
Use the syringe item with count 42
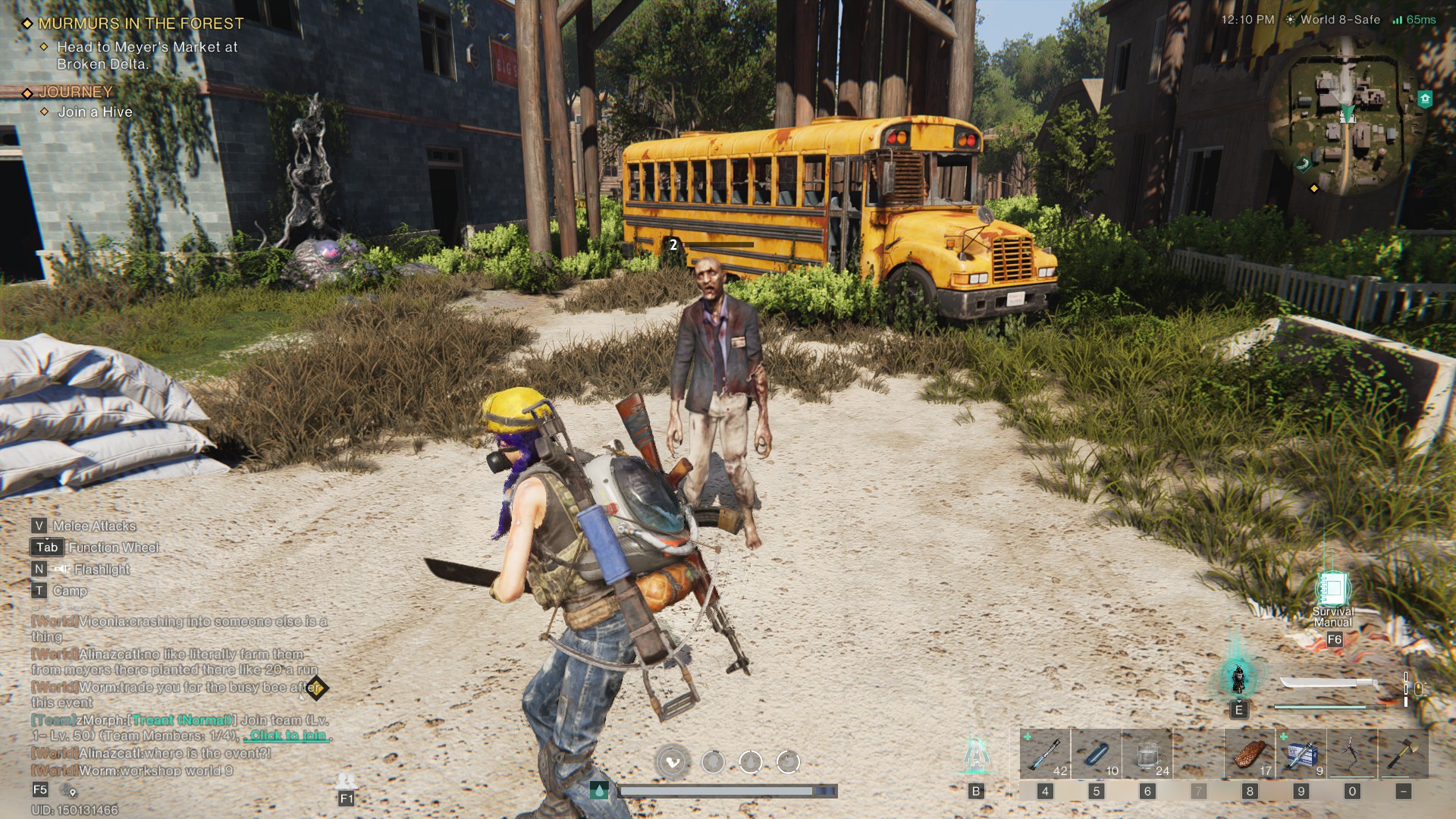(1045, 753)
